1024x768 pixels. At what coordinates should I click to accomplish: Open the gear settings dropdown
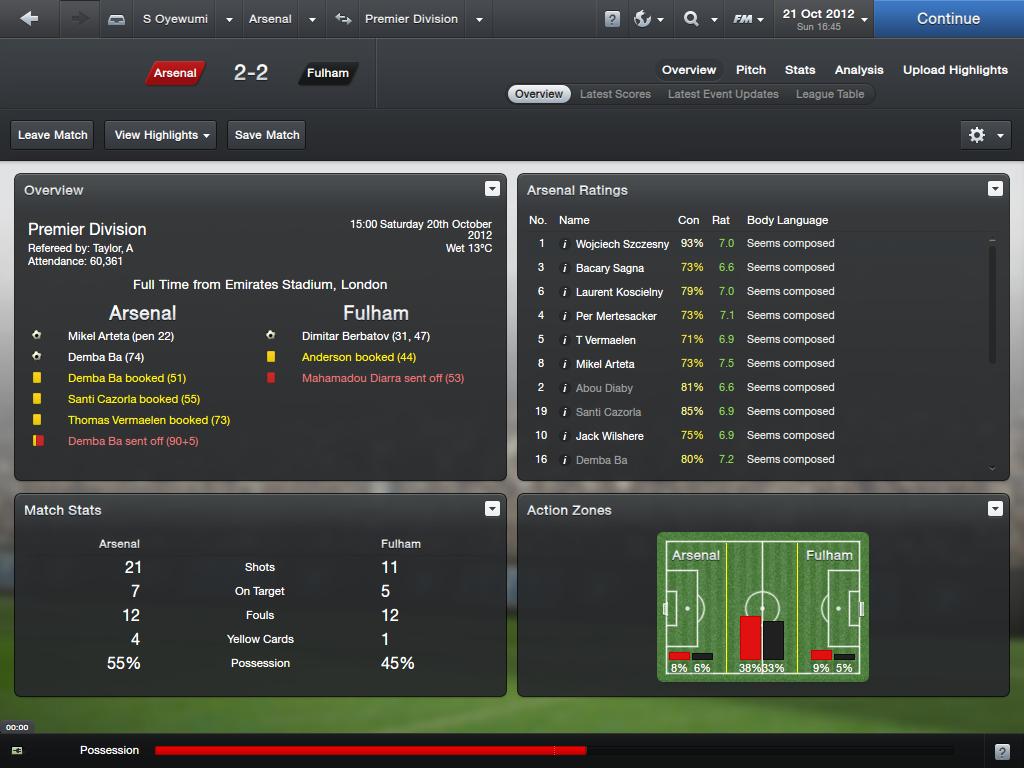(x=984, y=135)
